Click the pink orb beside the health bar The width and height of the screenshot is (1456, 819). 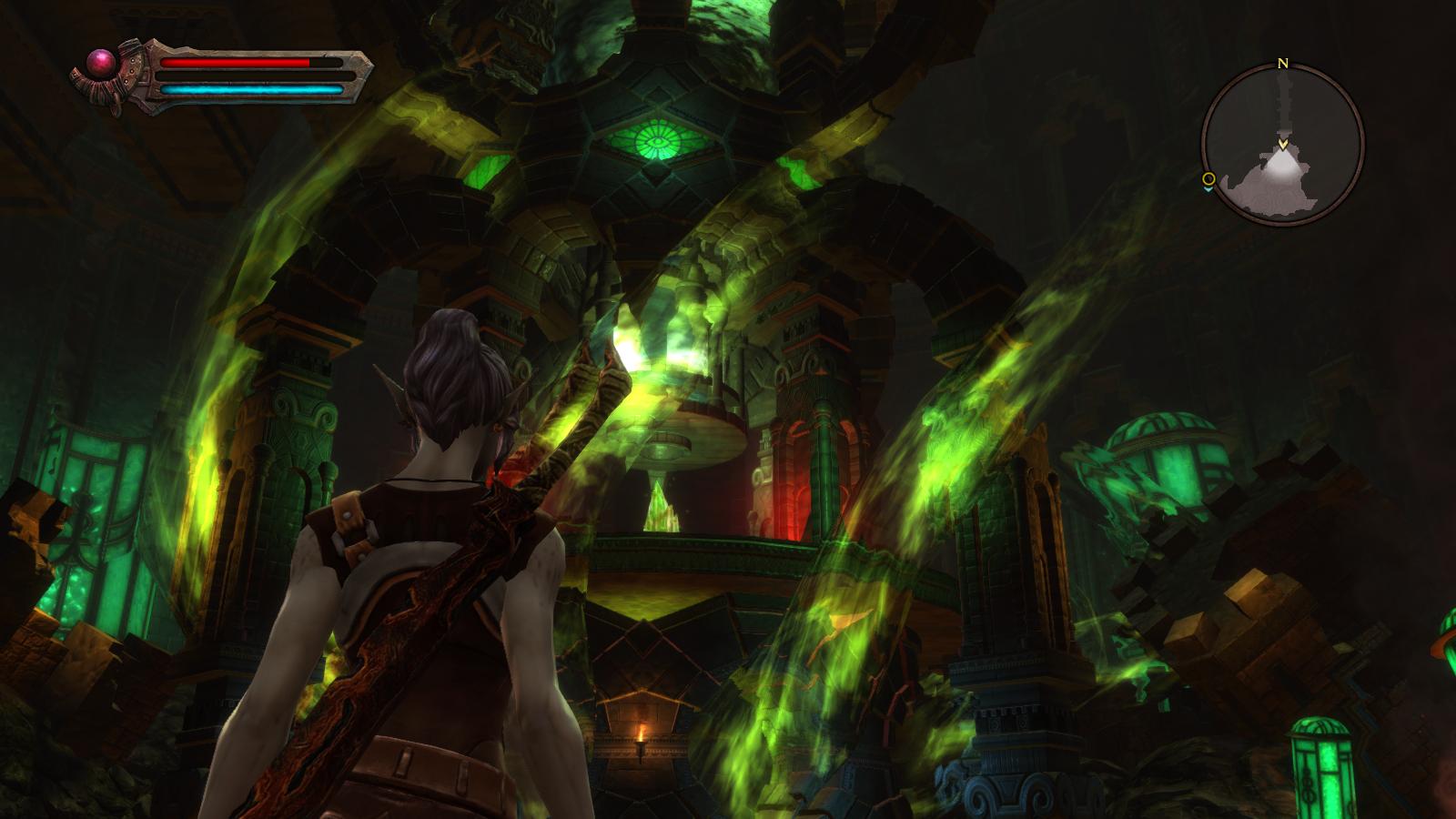tap(99, 63)
